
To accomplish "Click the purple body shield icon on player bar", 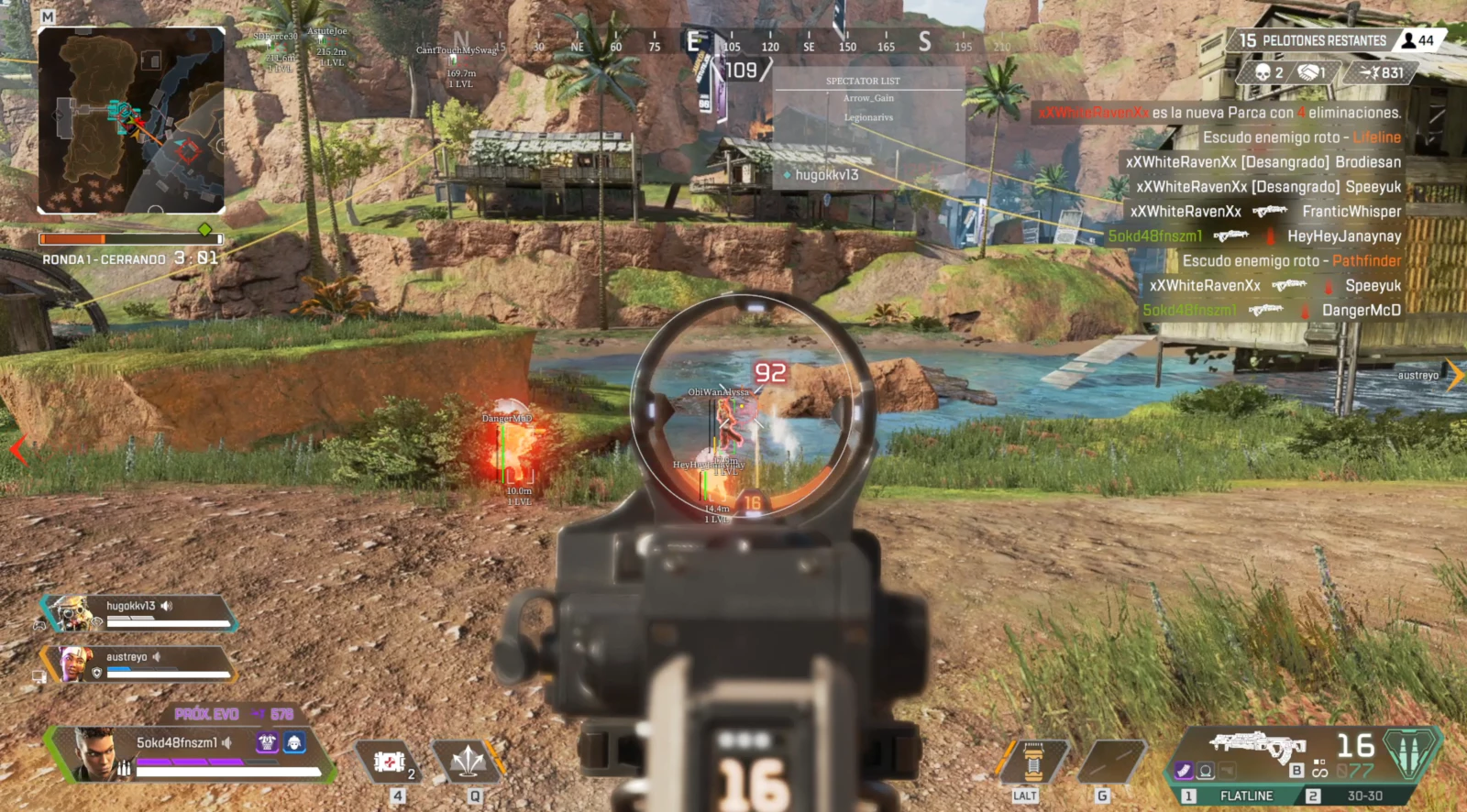I will 268,742.
